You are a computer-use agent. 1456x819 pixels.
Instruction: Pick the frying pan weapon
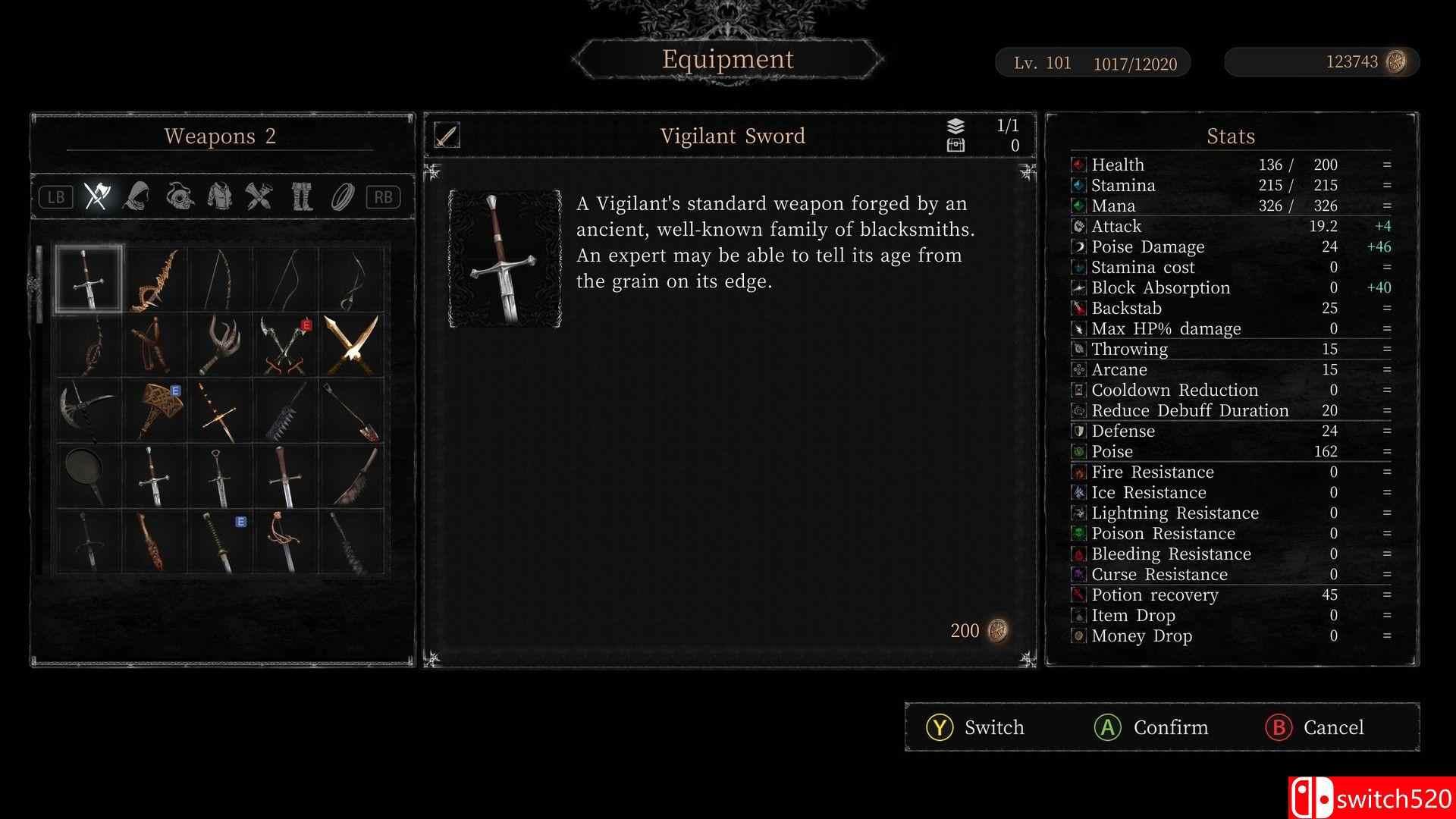[x=89, y=476]
